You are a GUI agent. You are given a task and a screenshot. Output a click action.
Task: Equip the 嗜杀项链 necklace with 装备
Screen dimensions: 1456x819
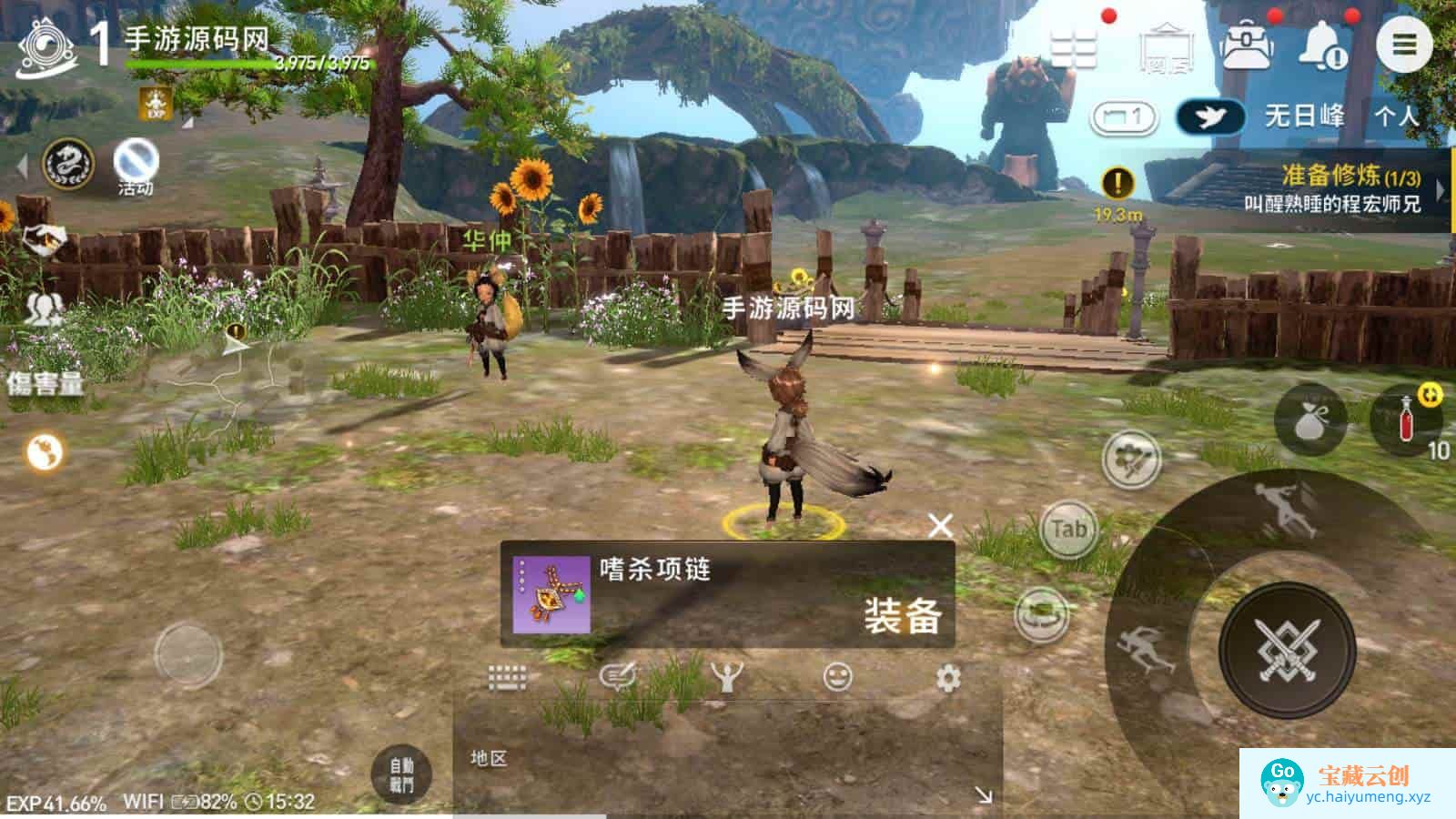[902, 616]
